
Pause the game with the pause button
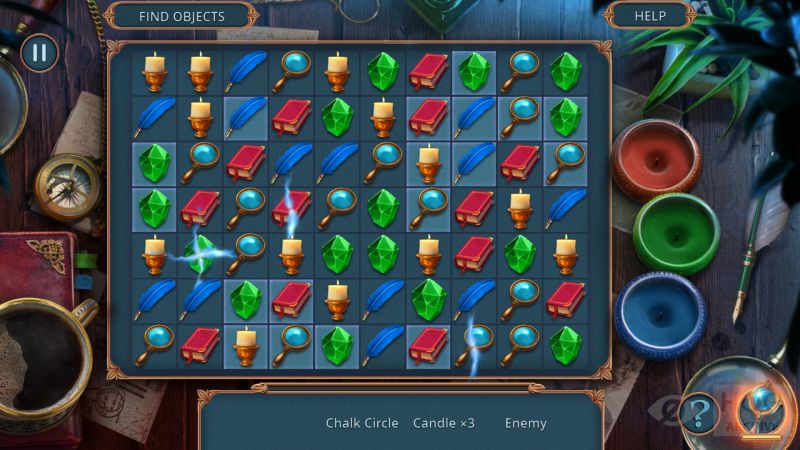click(39, 53)
